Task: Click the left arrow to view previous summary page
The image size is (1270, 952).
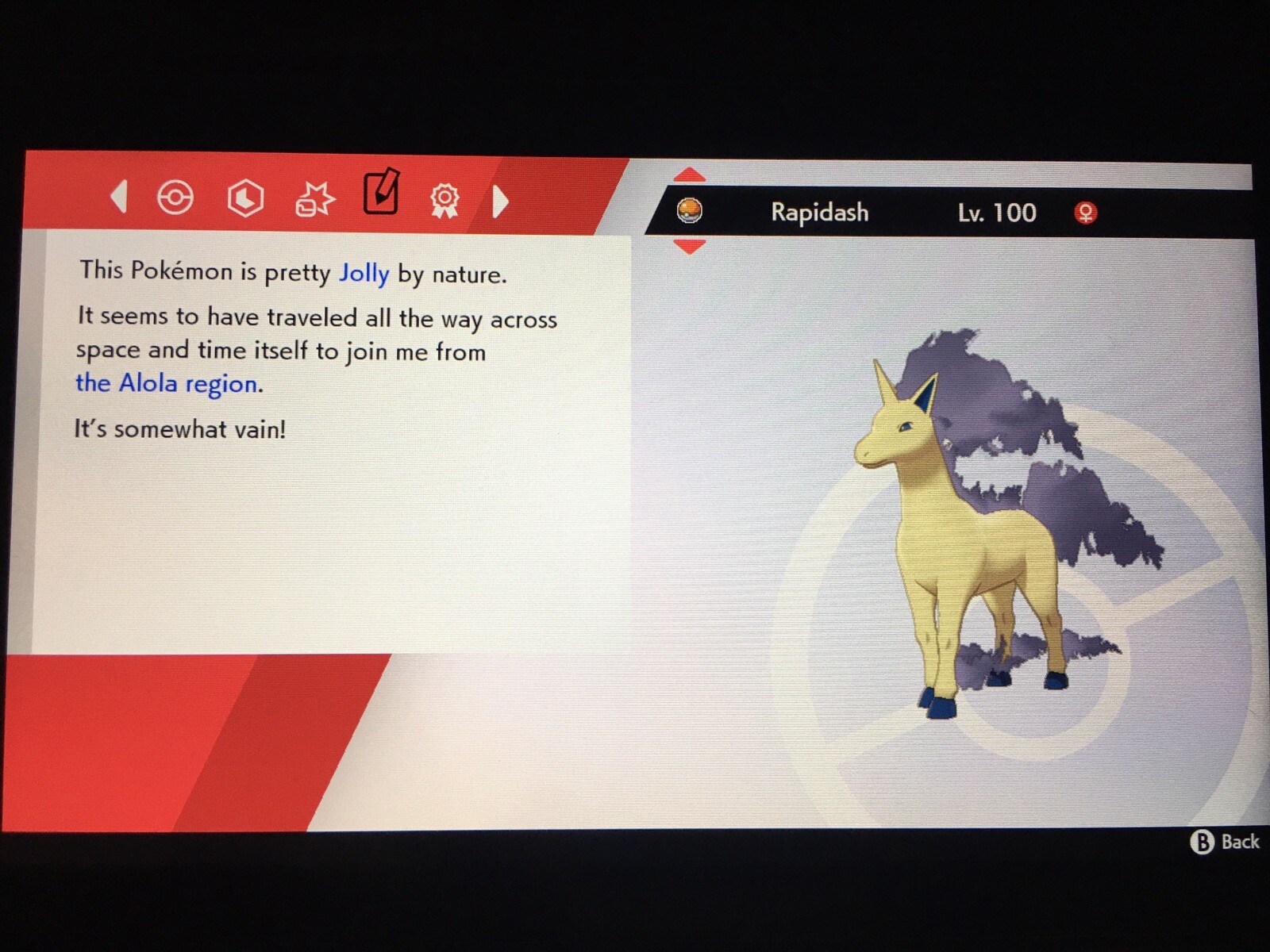Action: 119,198
